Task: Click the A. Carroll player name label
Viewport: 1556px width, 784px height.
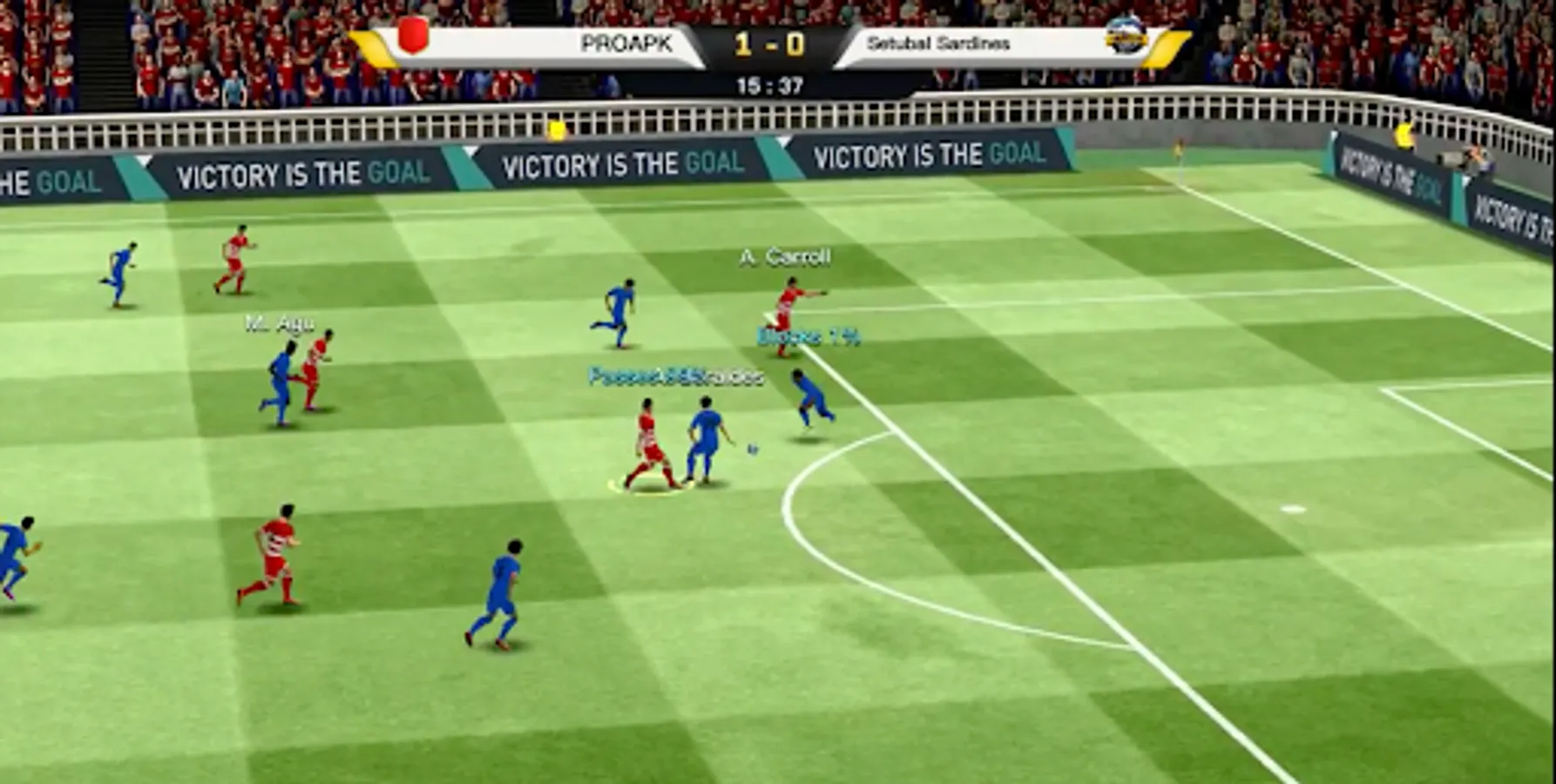Action: click(x=783, y=257)
